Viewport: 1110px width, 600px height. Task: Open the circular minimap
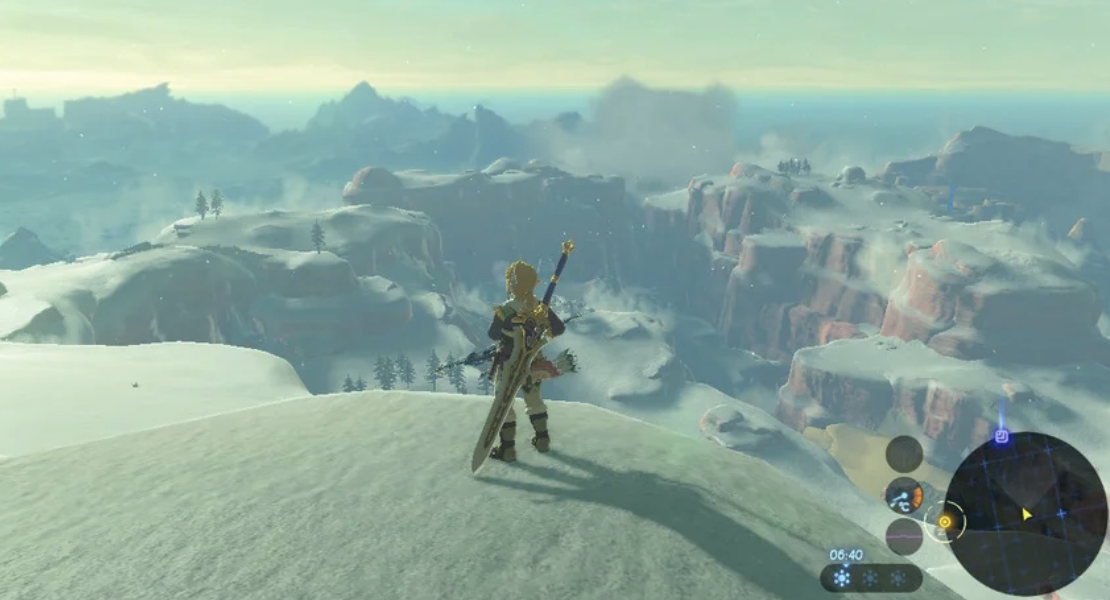[x=1026, y=513]
